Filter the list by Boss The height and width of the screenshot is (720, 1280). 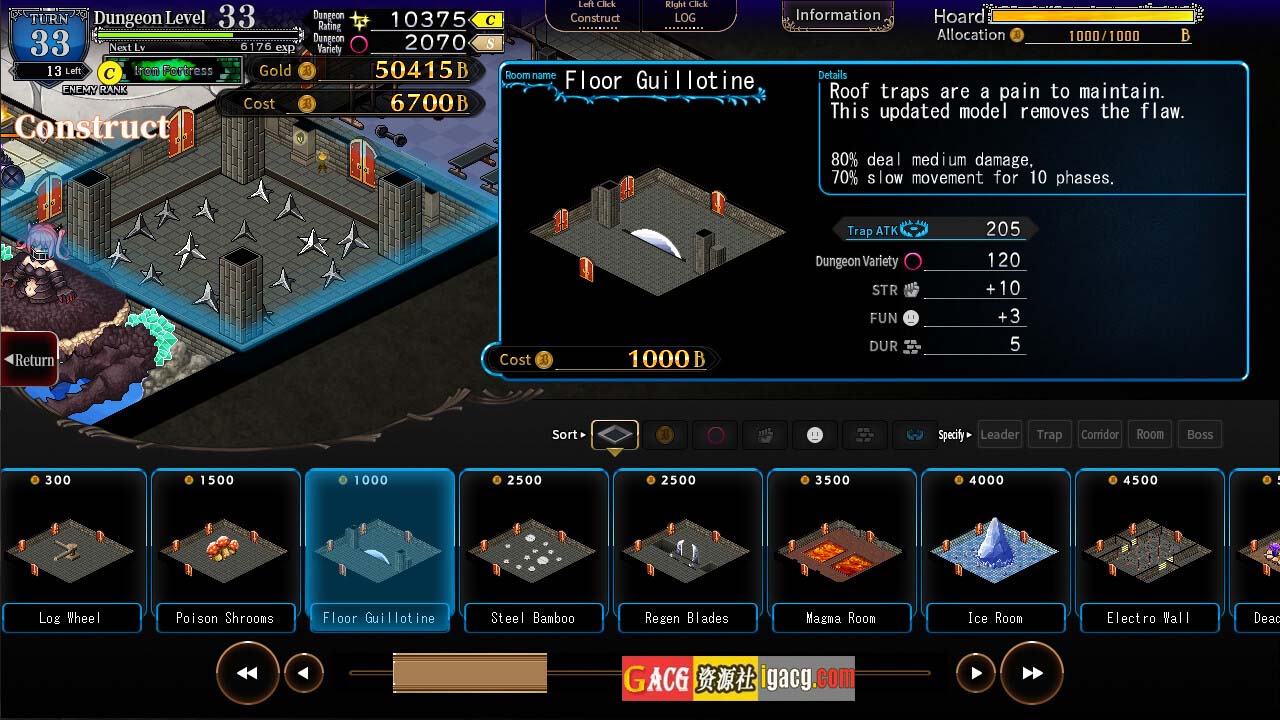[x=1200, y=434]
